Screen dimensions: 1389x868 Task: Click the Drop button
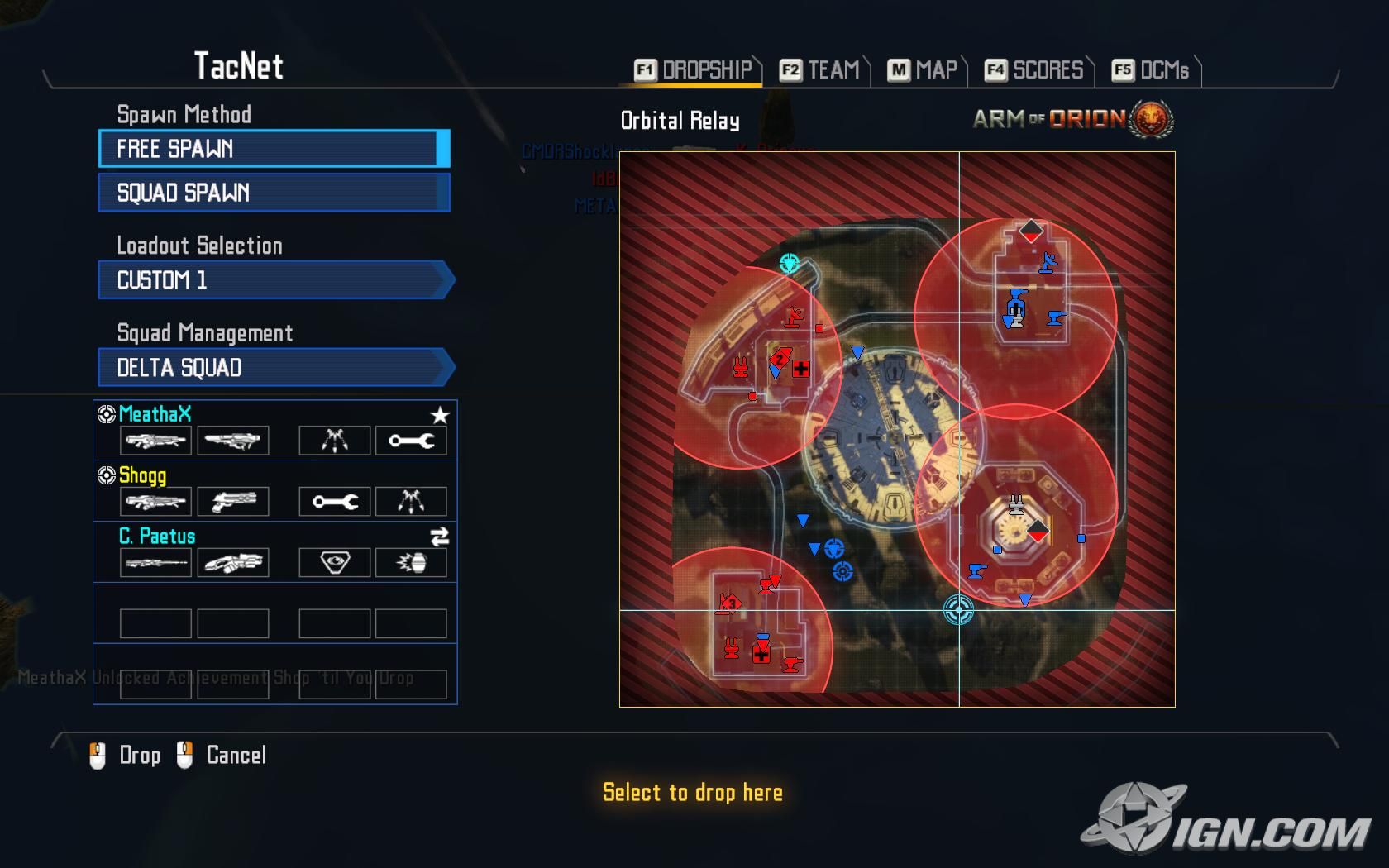(126, 755)
